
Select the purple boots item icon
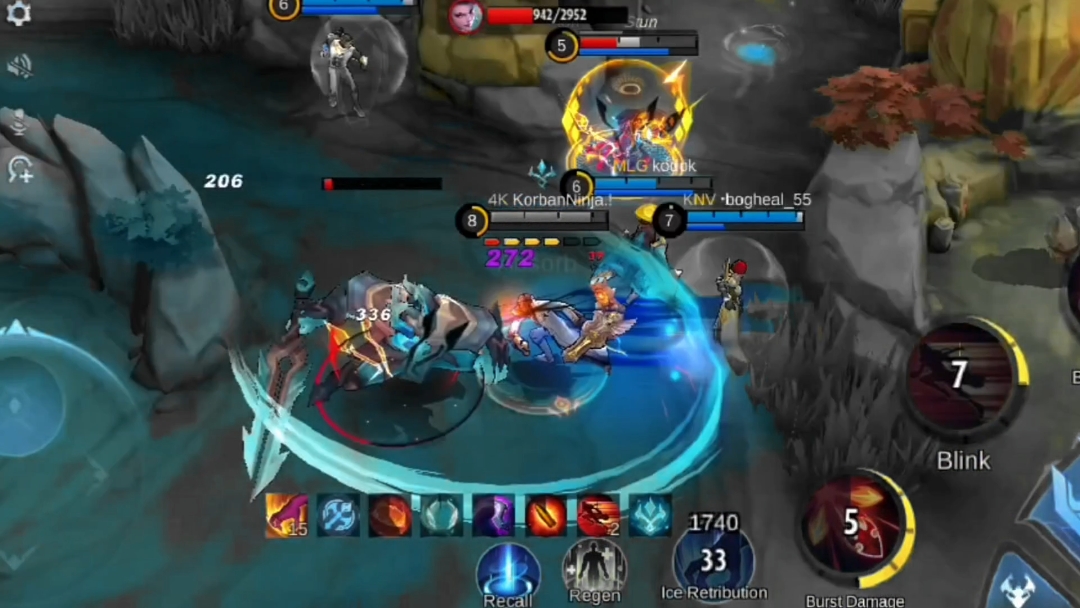click(494, 515)
